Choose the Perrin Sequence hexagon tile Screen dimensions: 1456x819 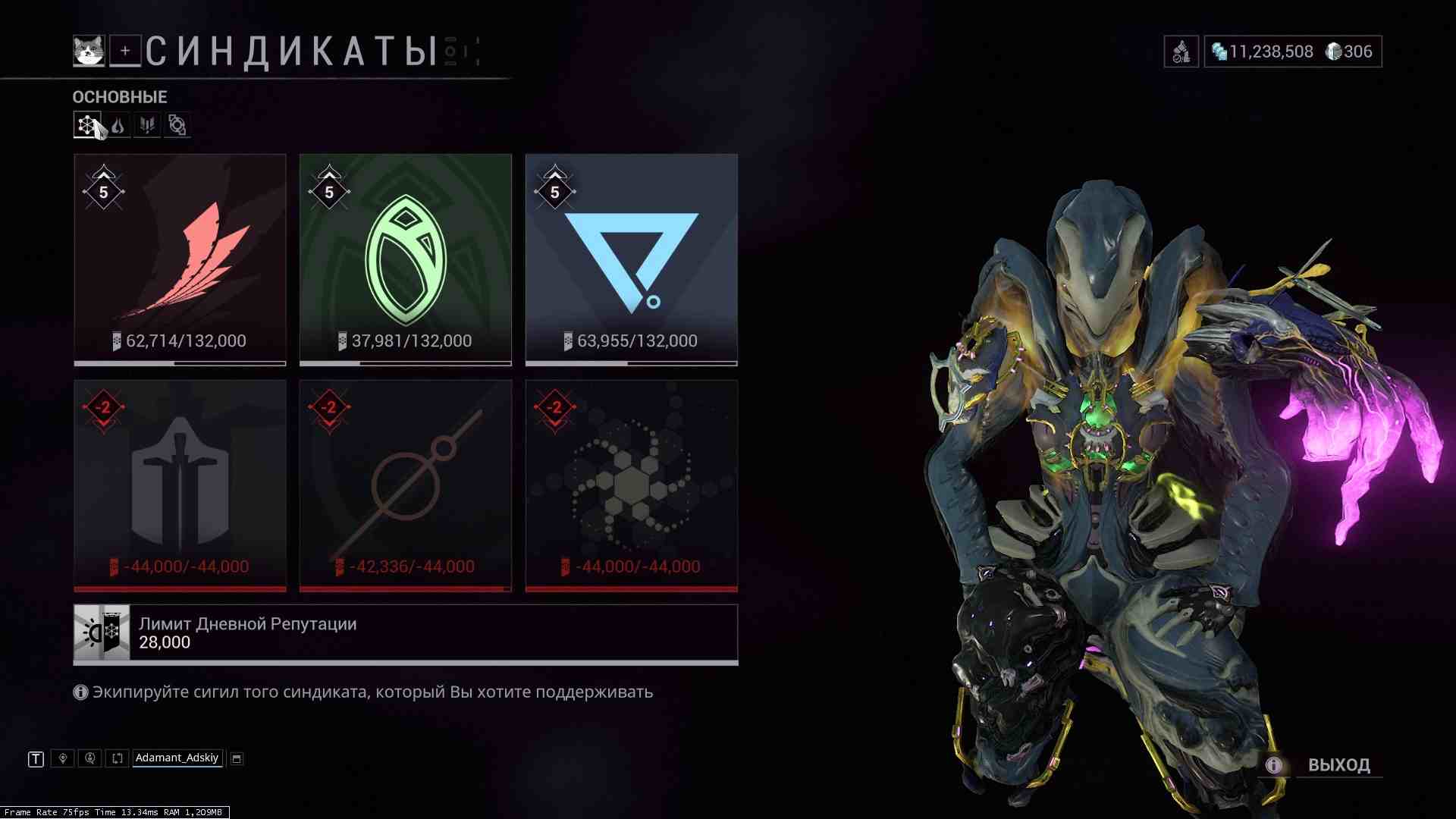631,485
